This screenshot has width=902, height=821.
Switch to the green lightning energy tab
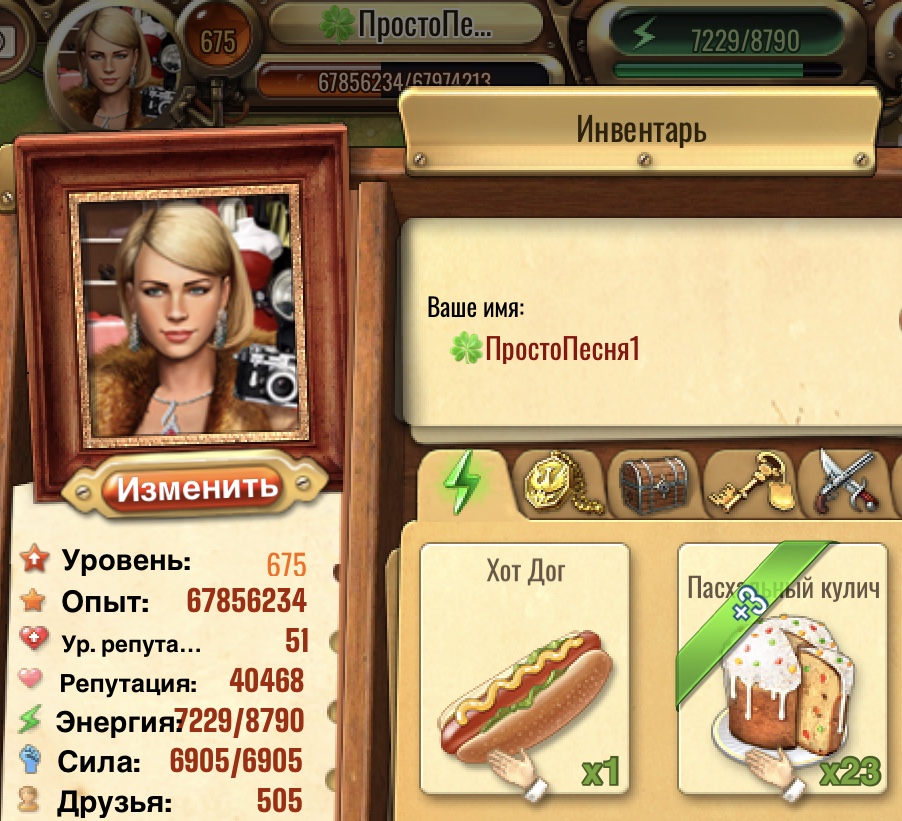click(x=462, y=481)
